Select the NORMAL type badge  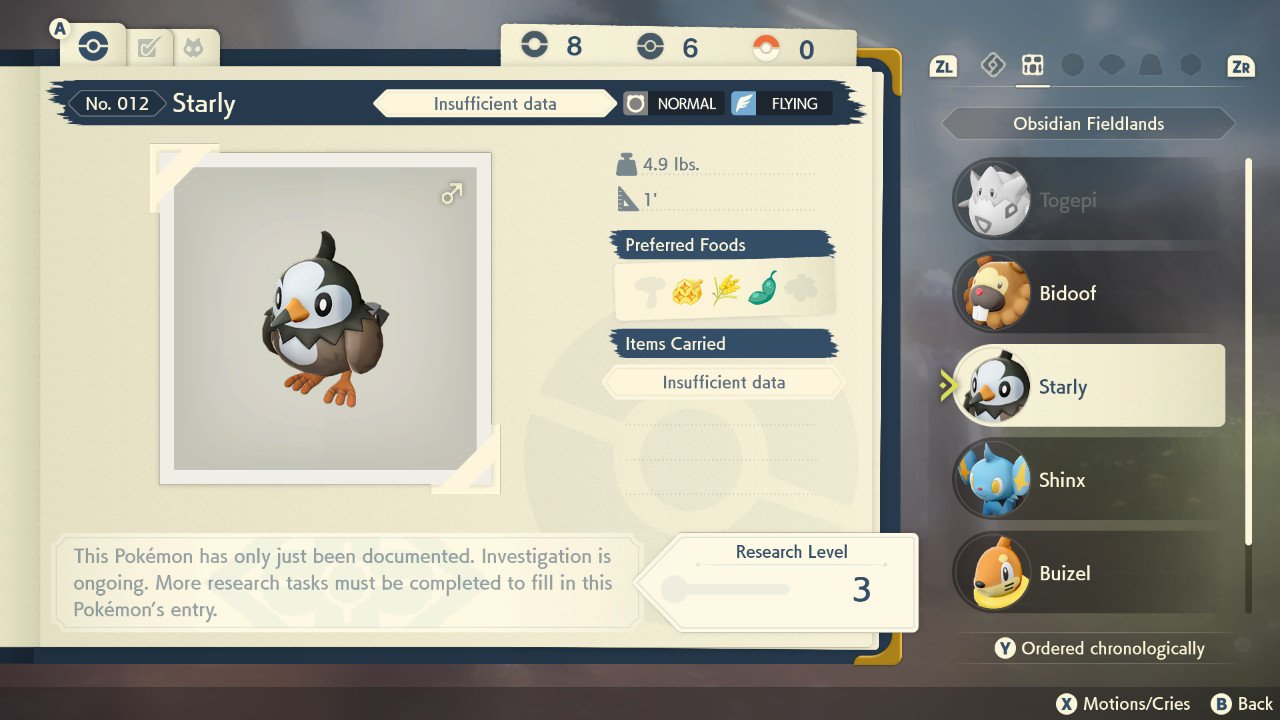672,103
